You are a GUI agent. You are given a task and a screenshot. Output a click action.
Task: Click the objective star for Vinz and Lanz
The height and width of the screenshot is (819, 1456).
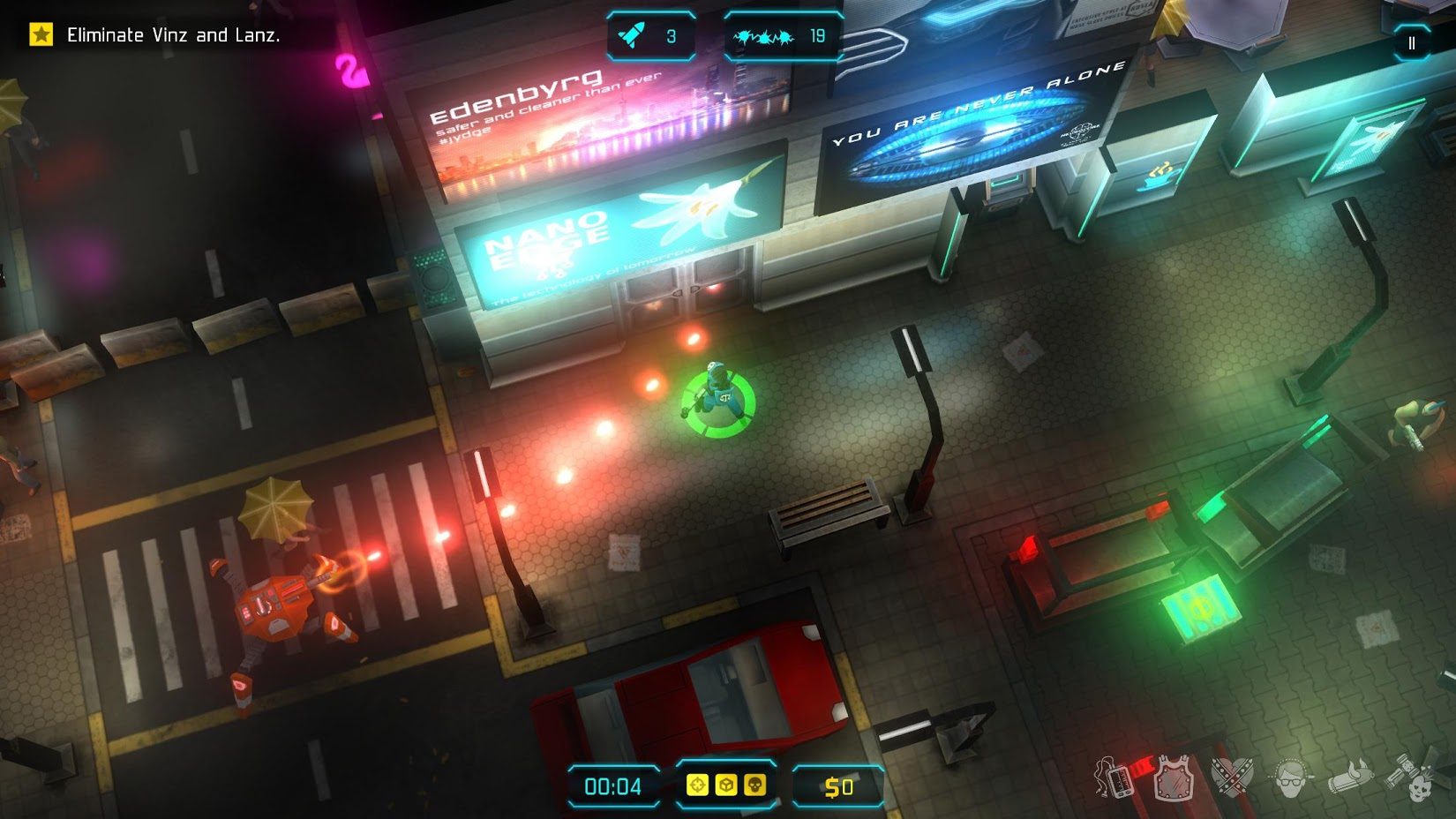click(x=41, y=35)
